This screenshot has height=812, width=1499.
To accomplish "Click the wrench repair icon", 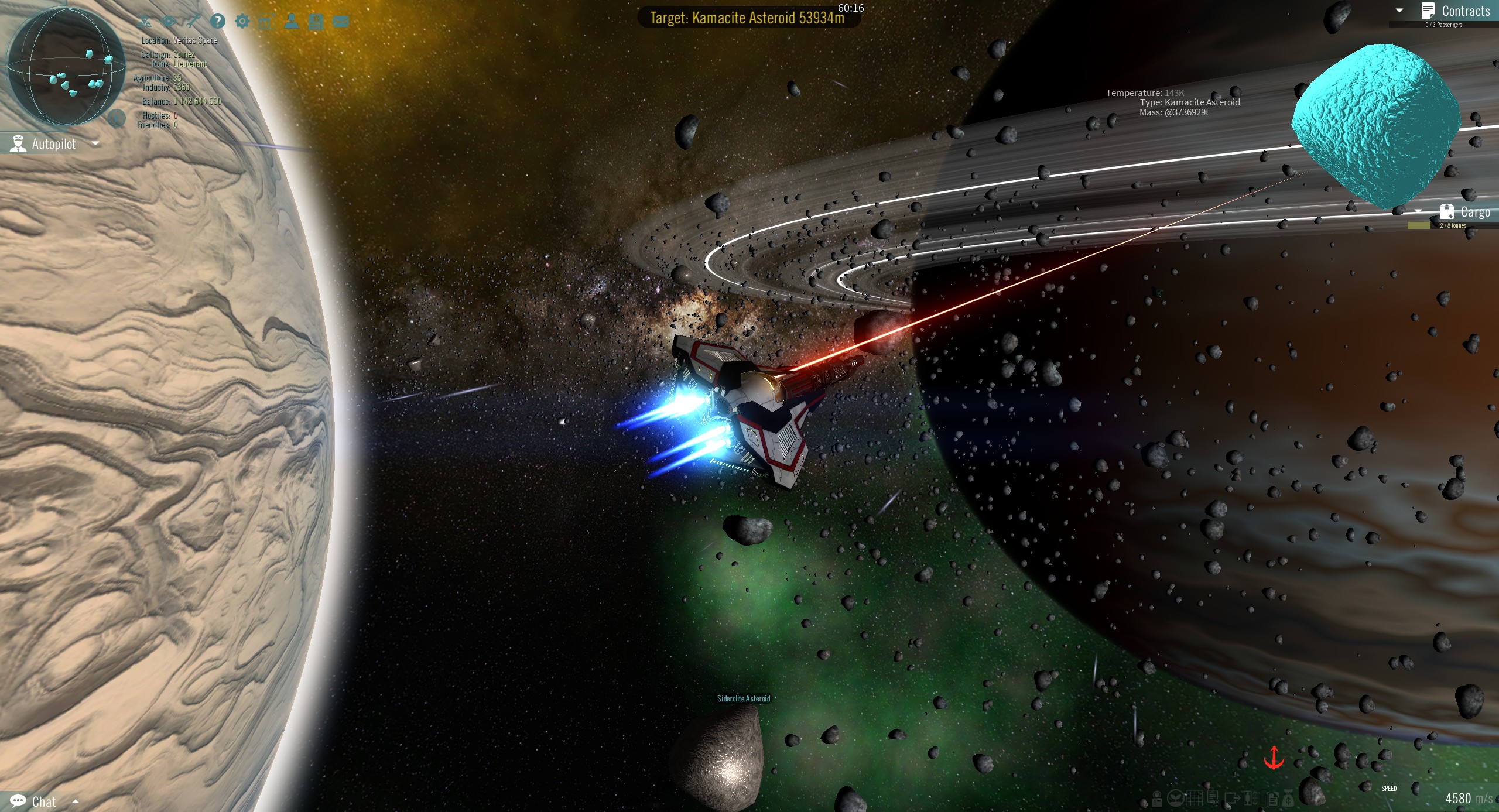I will coord(194,21).
